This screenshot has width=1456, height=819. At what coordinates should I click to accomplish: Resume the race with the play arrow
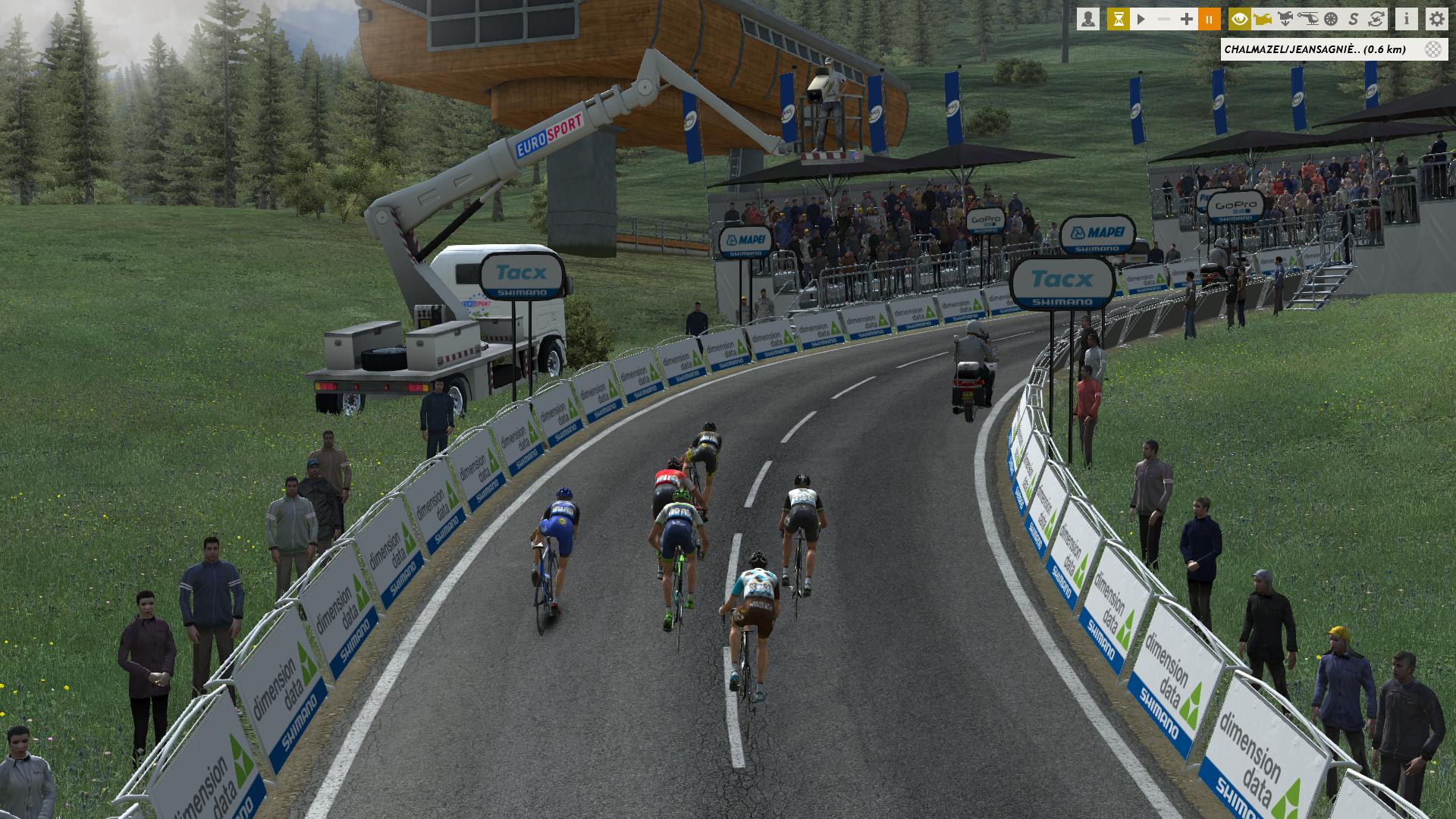(x=1141, y=19)
